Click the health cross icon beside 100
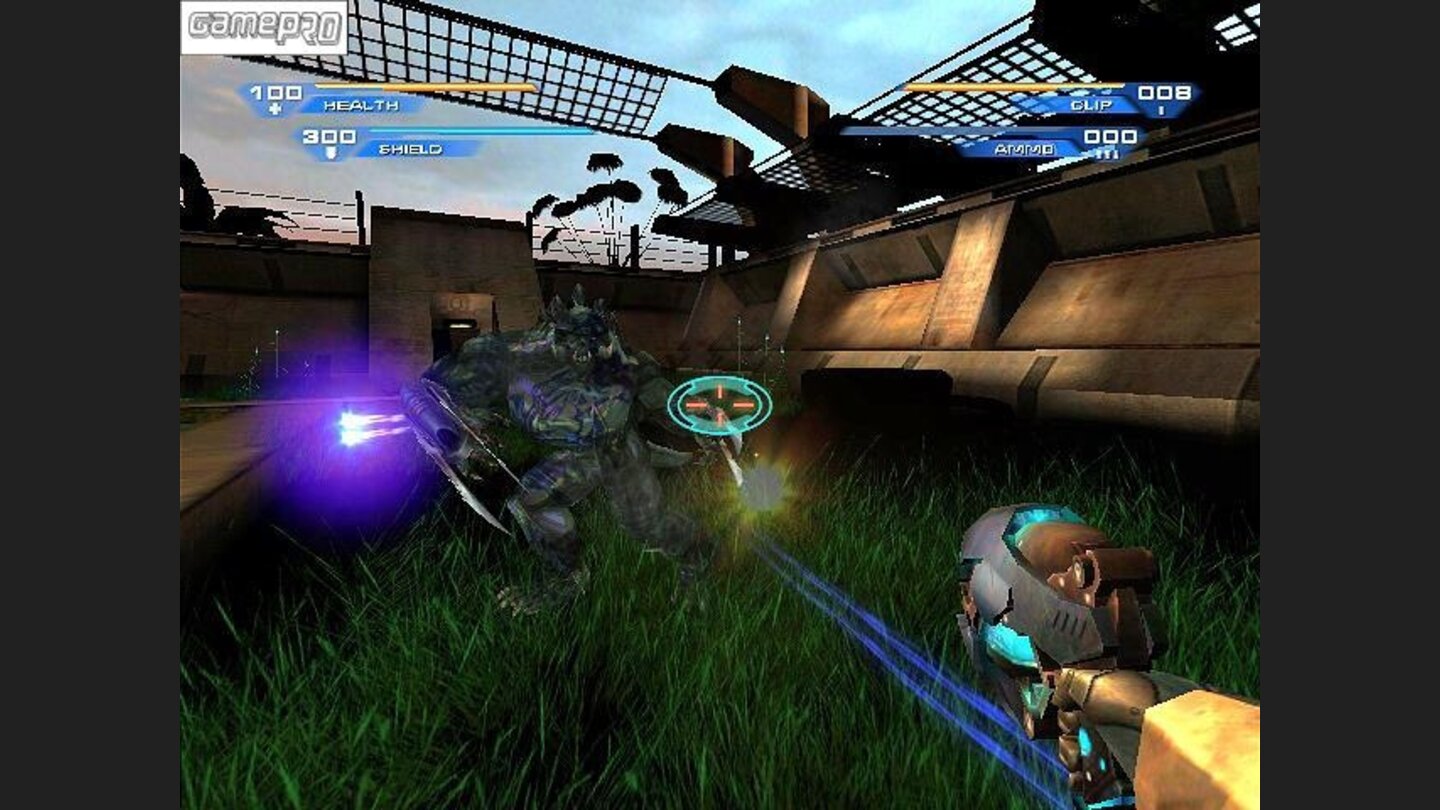Screen dimensions: 1440x810 275,109
